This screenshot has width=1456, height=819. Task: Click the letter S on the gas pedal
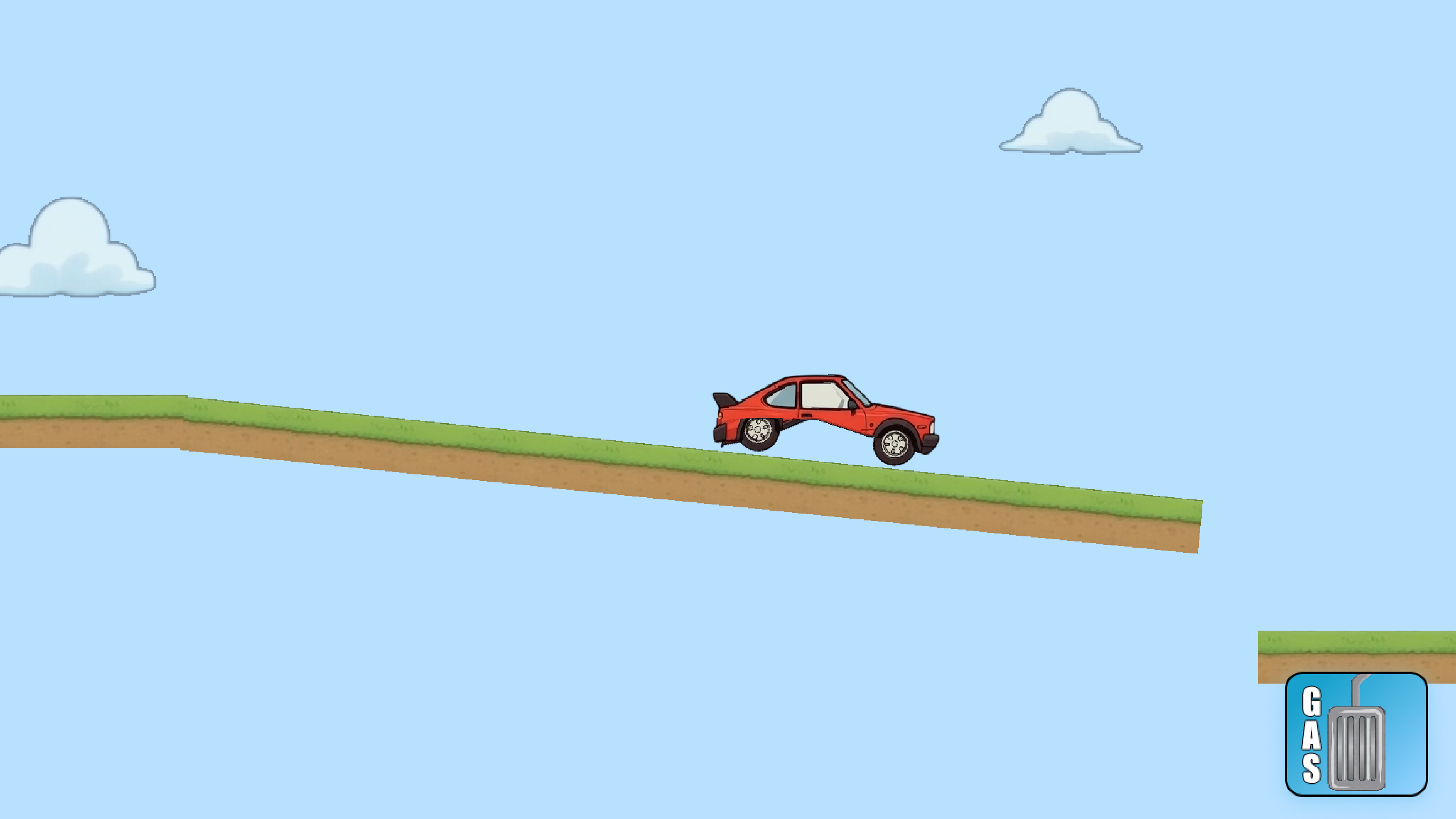click(1312, 767)
